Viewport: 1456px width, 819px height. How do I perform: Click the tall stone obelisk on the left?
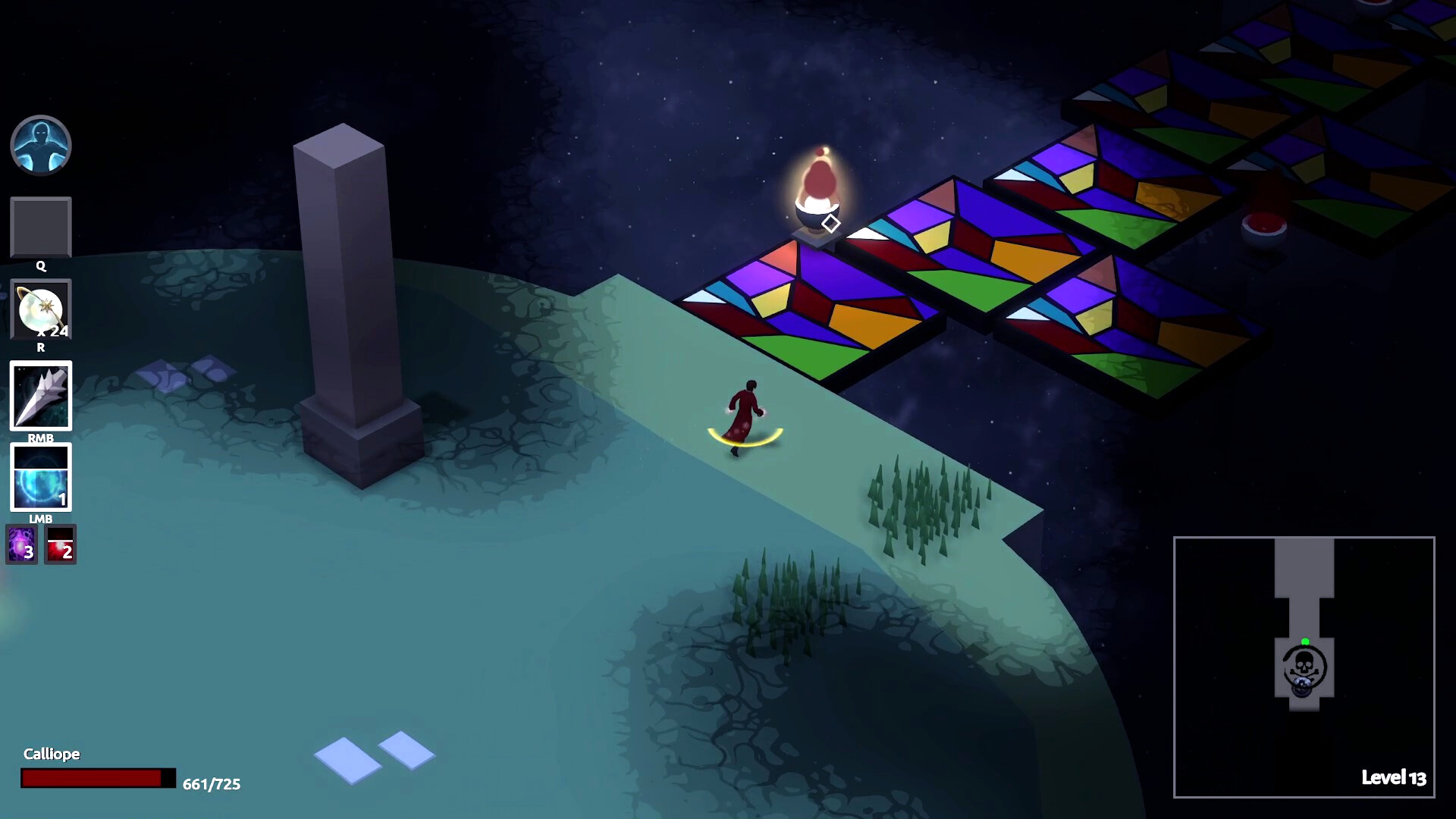pyautogui.click(x=353, y=288)
